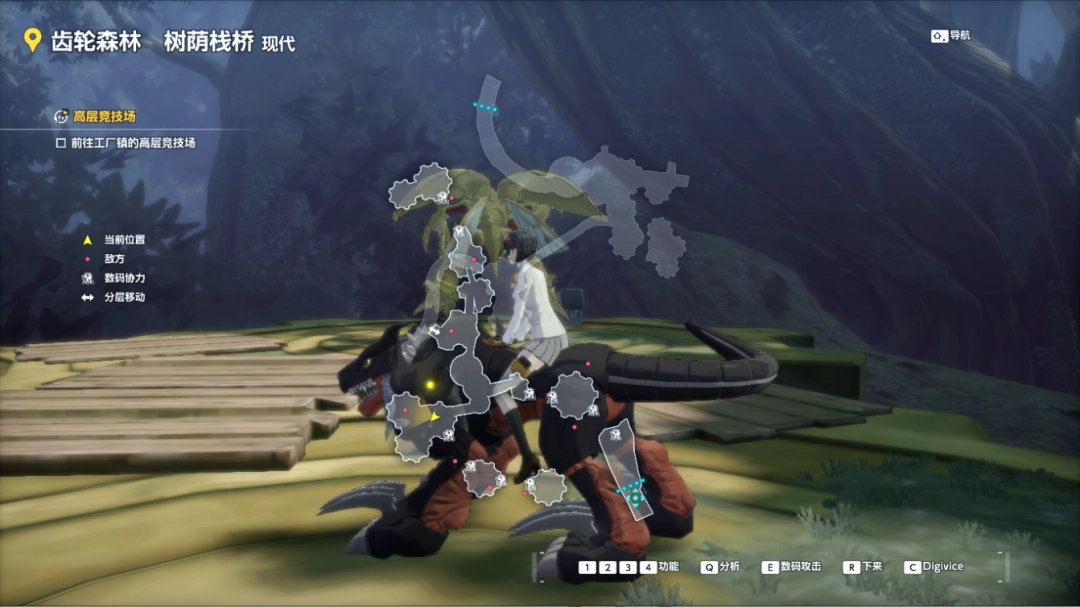The image size is (1080, 607).
Task: Select the 数码协力 legend entry
Action: click(x=124, y=278)
